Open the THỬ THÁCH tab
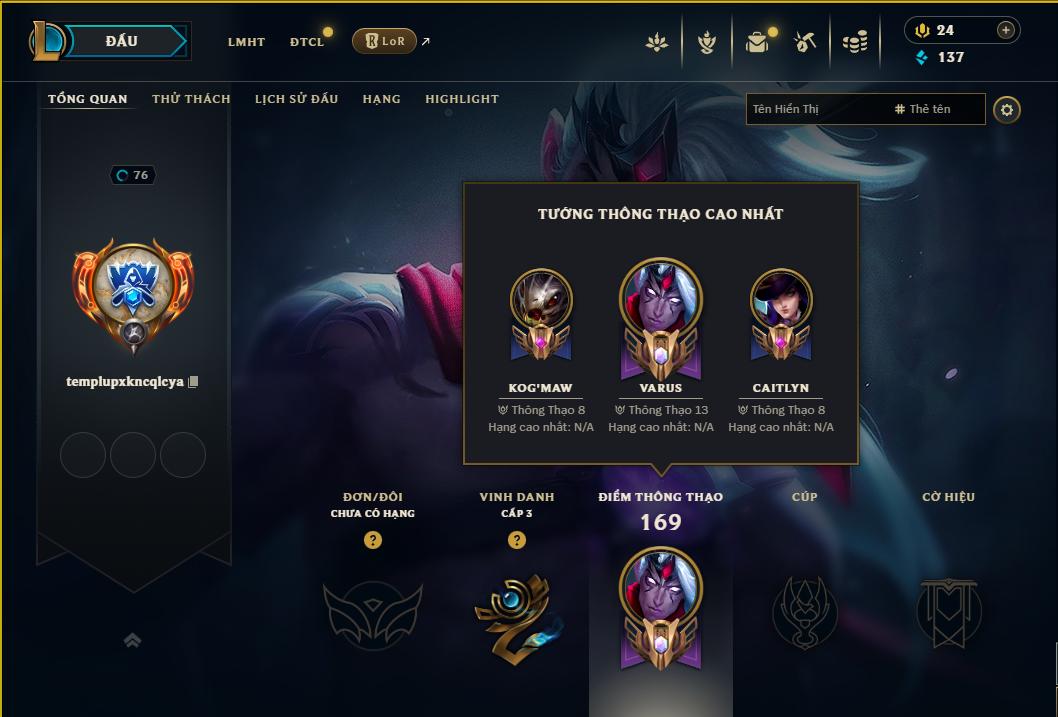1058x717 pixels. 191,99
